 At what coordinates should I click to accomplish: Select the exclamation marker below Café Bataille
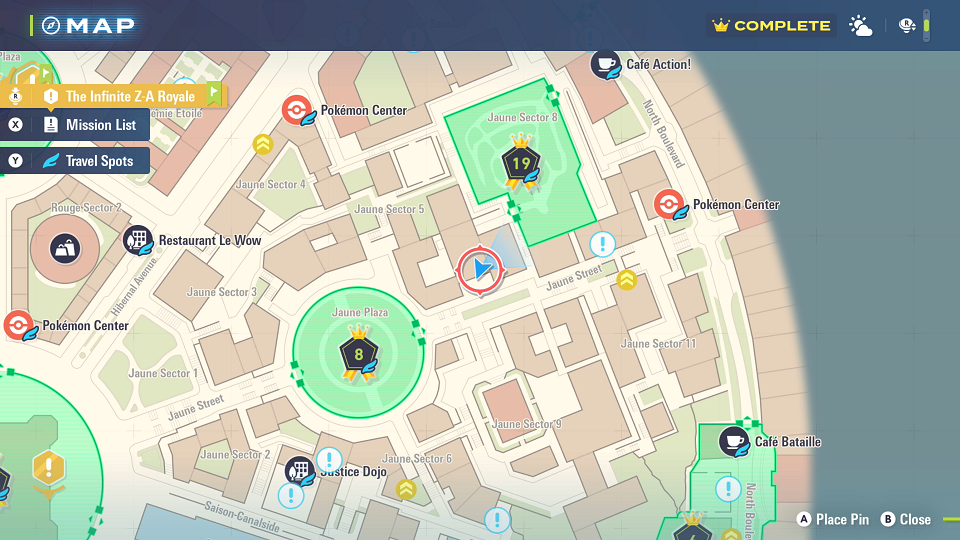pyautogui.click(x=728, y=488)
